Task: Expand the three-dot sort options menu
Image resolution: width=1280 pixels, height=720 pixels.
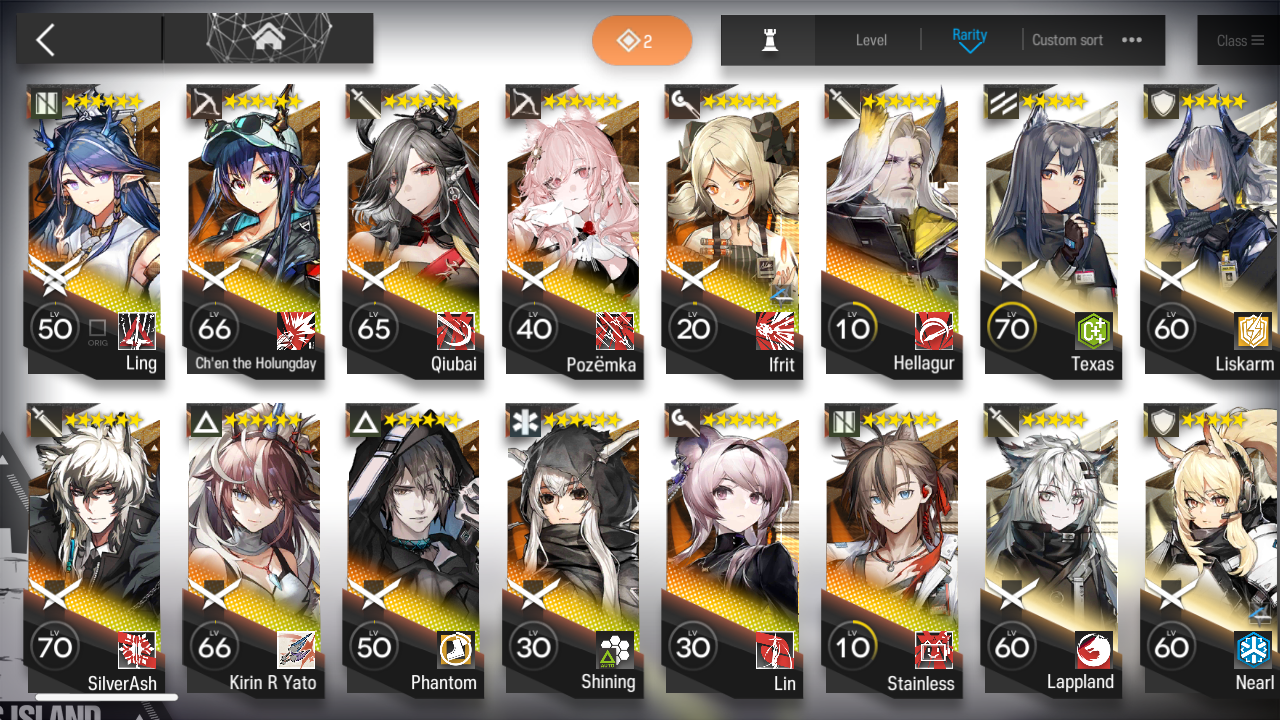Action: 1131,40
